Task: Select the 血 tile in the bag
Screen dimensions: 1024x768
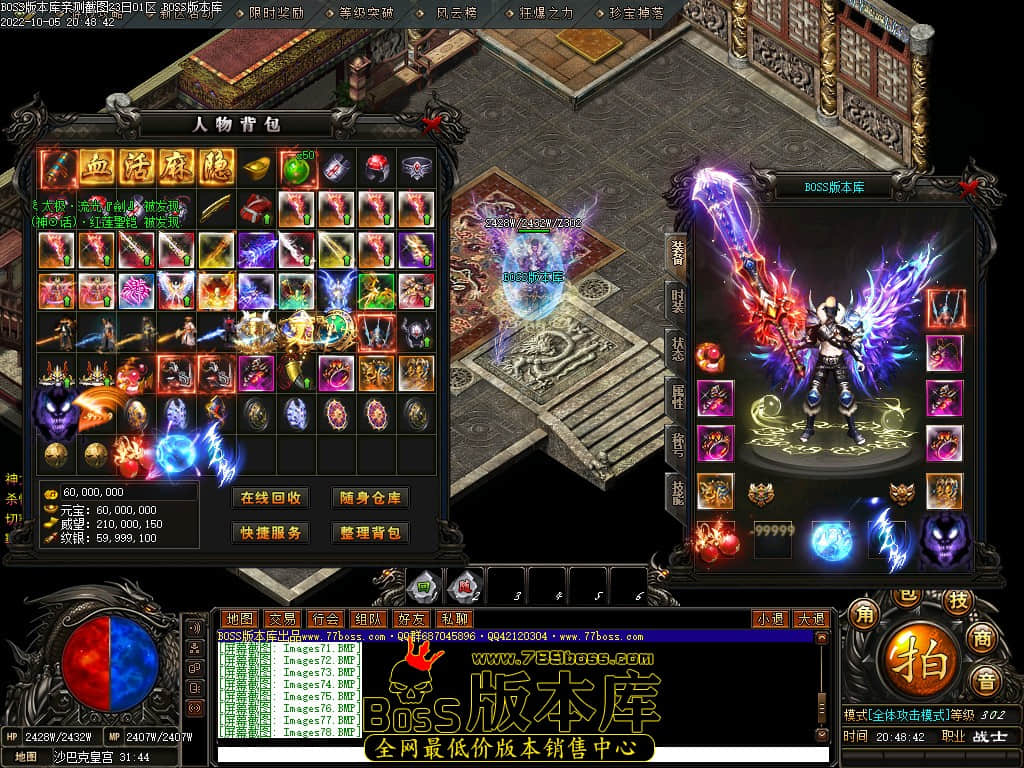Action: tap(97, 167)
